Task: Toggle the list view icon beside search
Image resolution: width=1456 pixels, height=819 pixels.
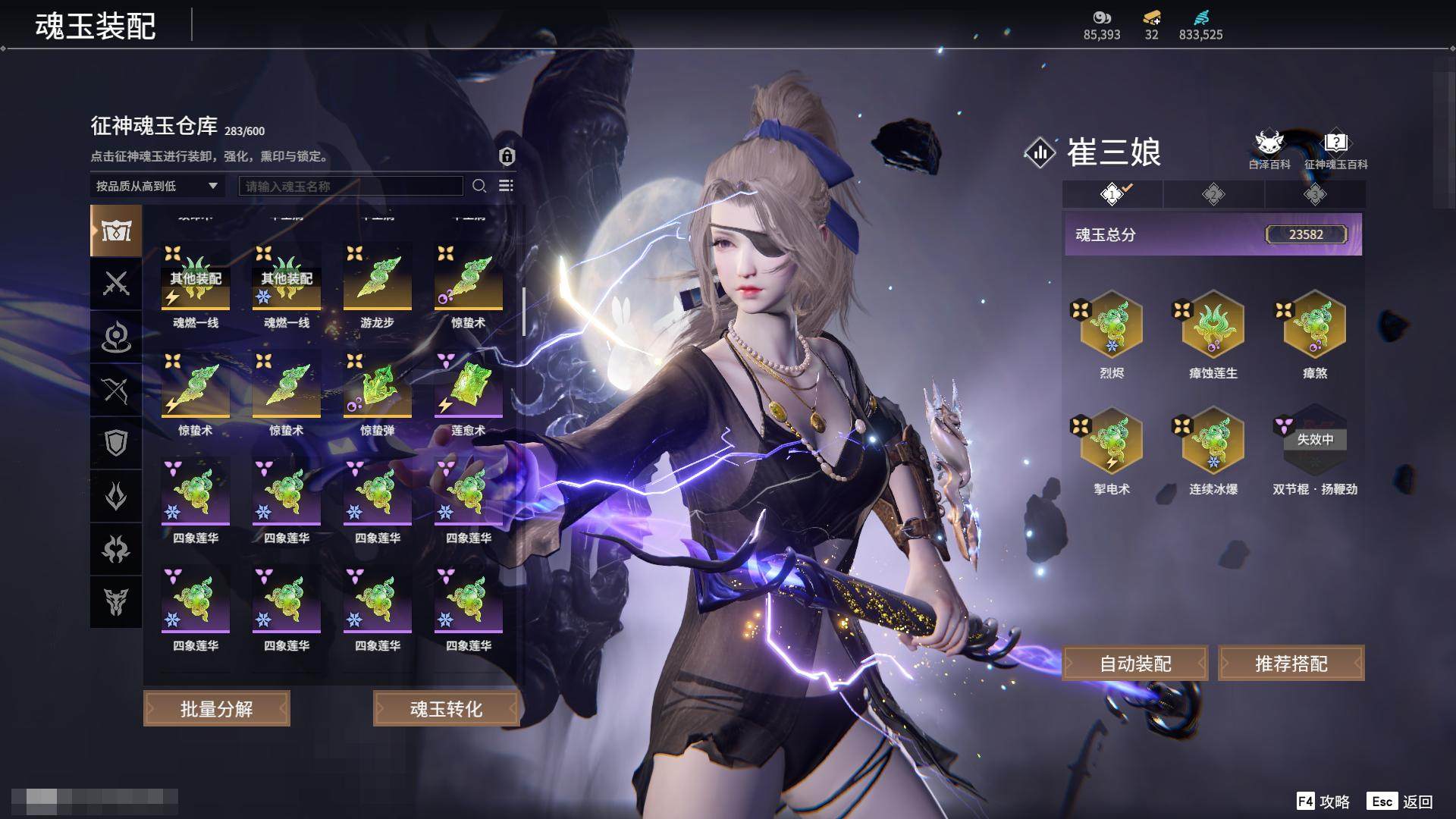Action: pyautogui.click(x=506, y=186)
